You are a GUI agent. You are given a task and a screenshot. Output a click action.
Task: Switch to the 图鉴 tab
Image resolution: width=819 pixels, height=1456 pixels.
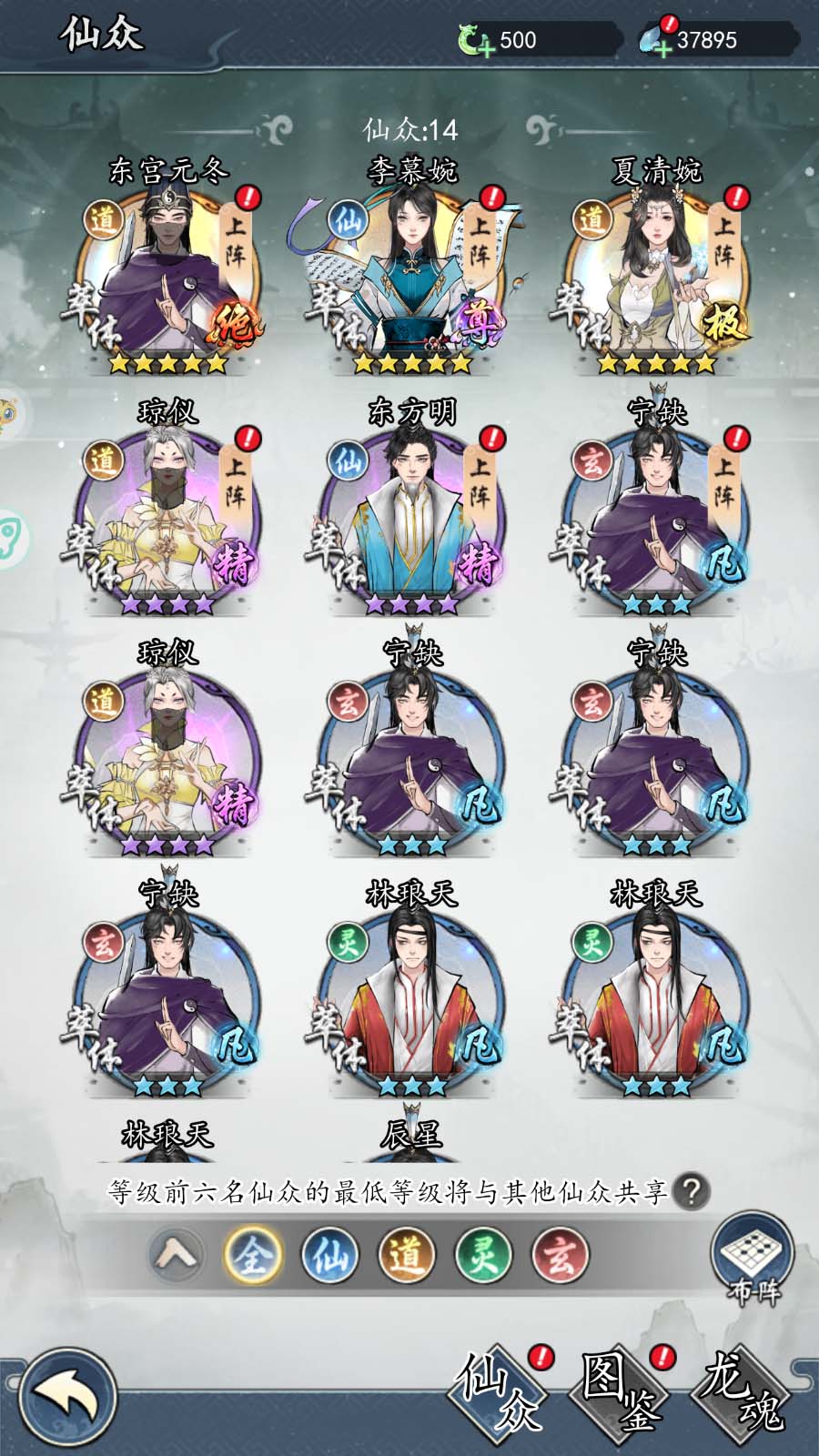tap(621, 1389)
